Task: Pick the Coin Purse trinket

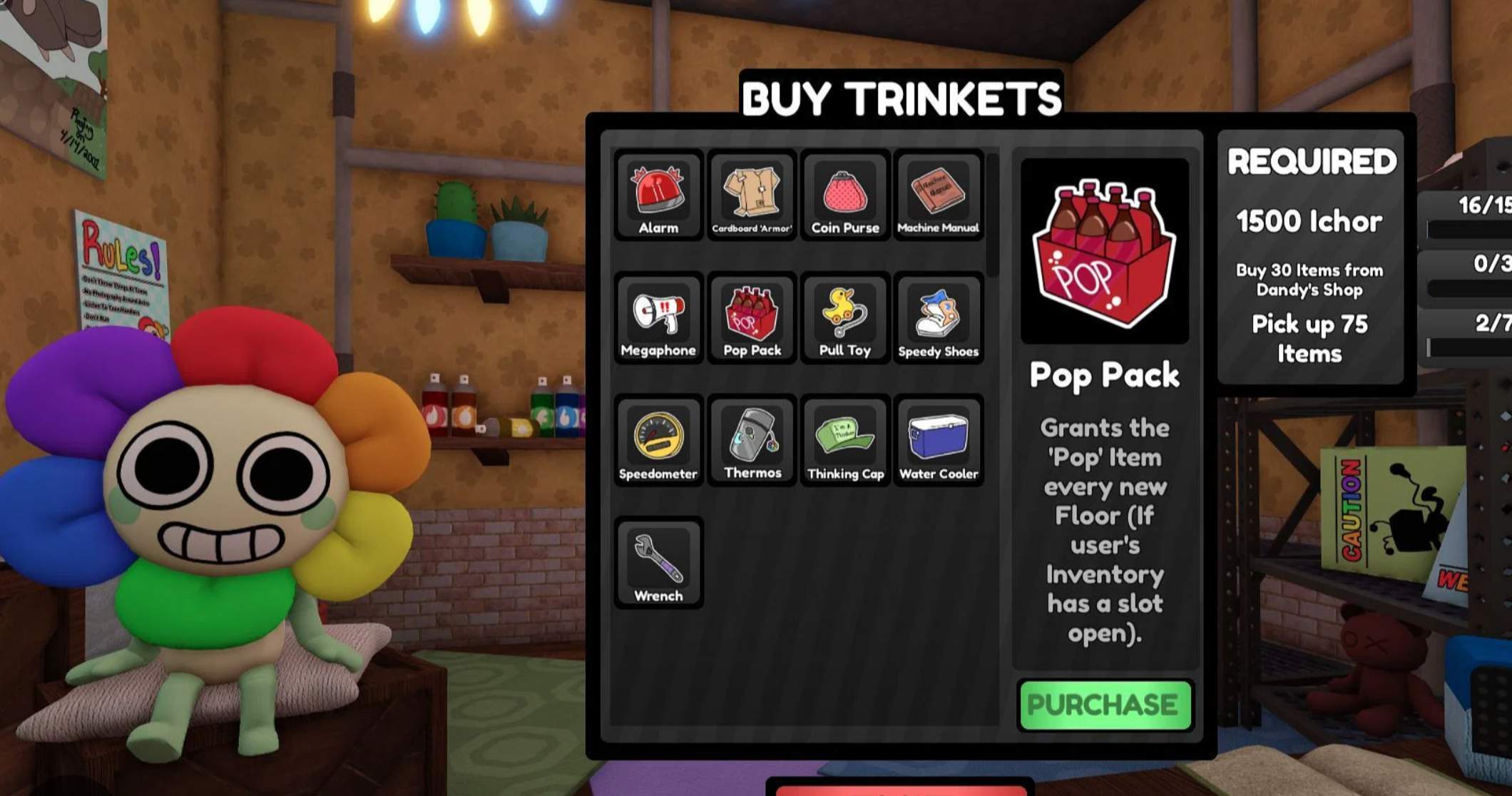Action: pos(845,195)
